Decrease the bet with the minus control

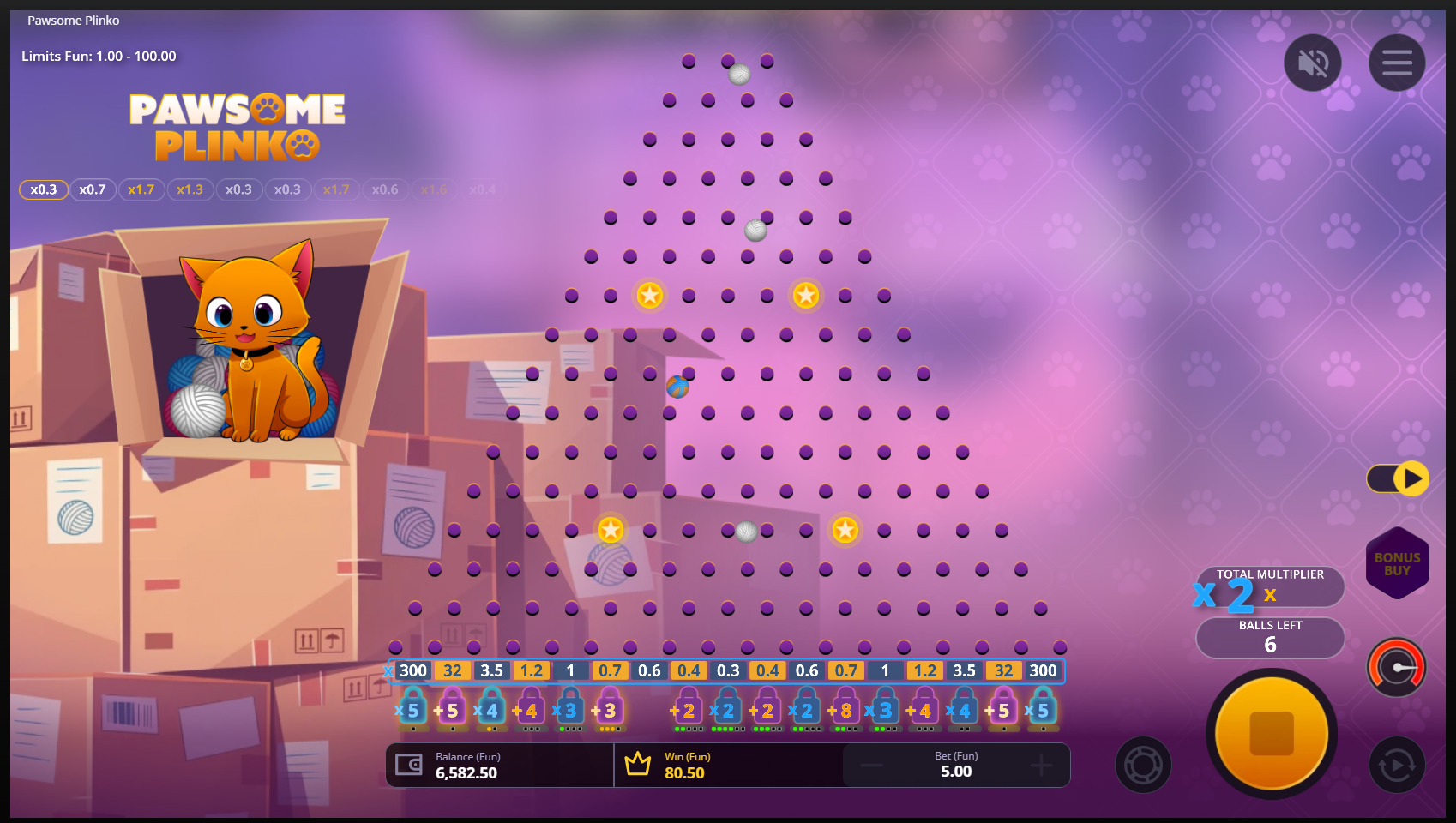click(x=873, y=765)
